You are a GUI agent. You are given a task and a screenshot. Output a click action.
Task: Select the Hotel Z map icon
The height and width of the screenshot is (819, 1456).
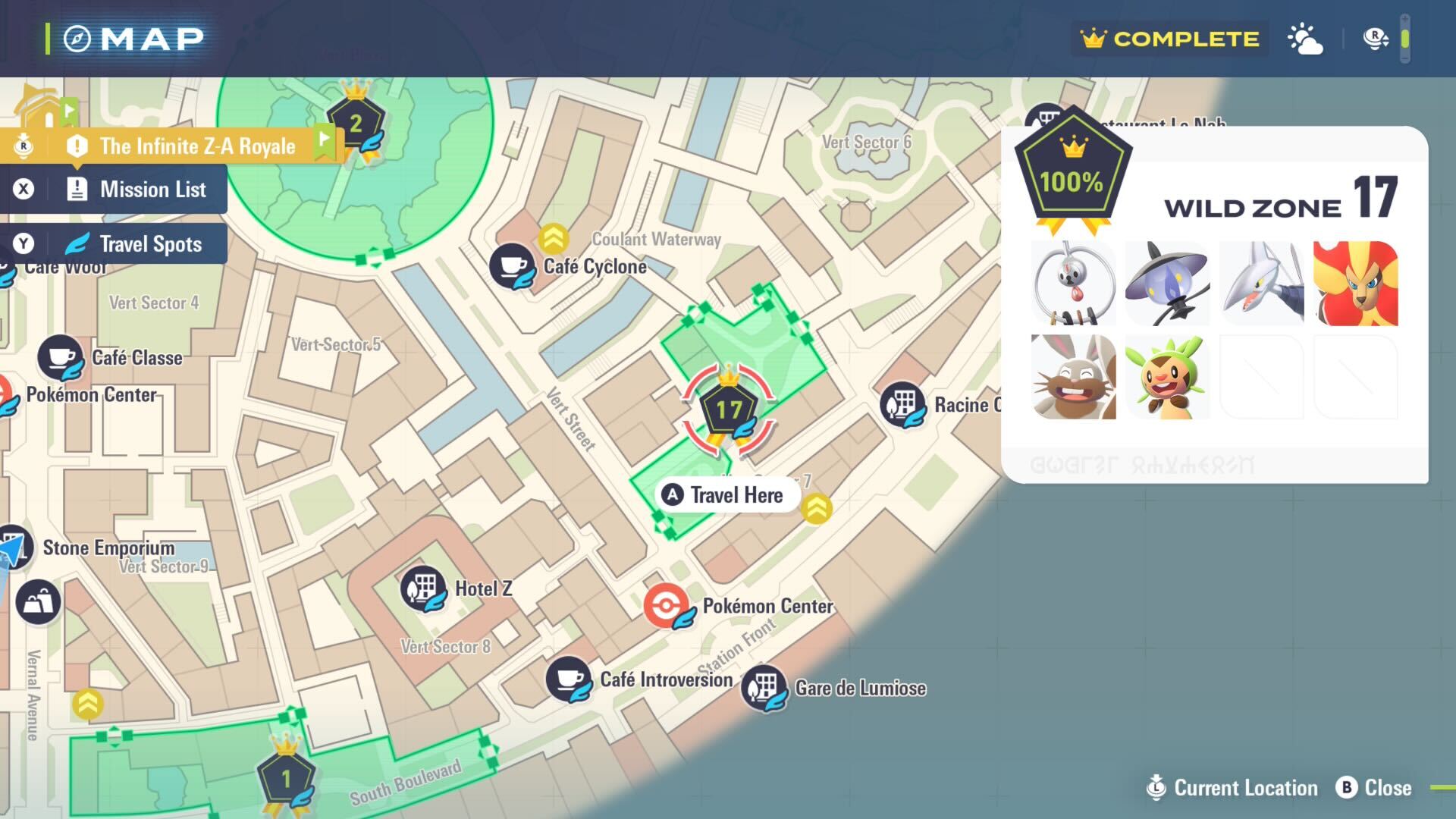423,588
